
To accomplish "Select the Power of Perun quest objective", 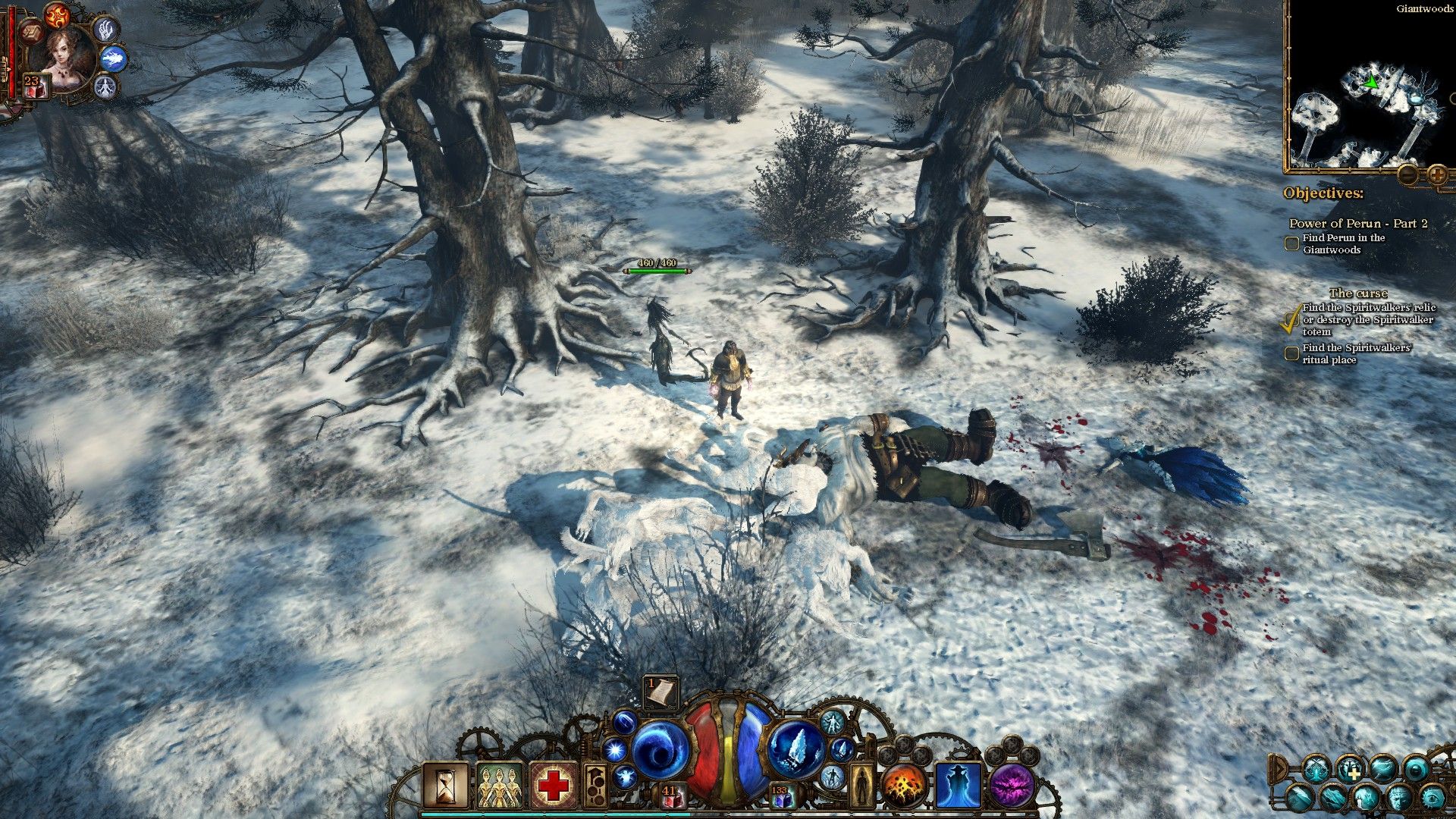I will pos(1357,223).
